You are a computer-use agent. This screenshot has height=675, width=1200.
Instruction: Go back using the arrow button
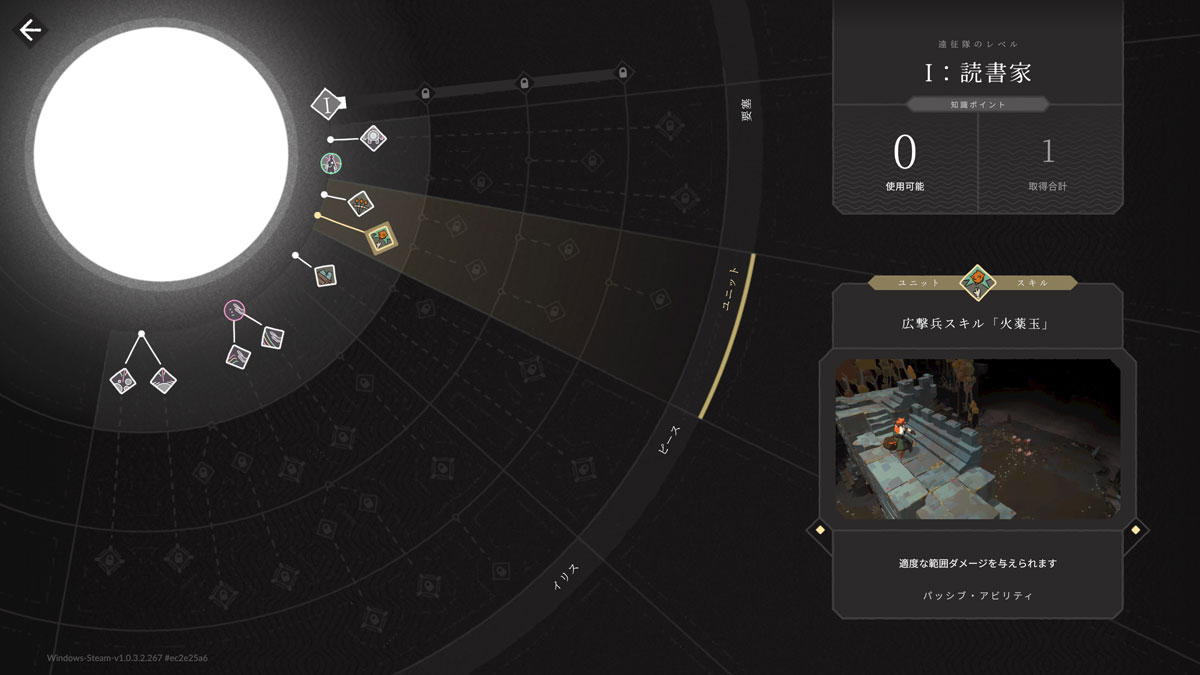click(30, 30)
